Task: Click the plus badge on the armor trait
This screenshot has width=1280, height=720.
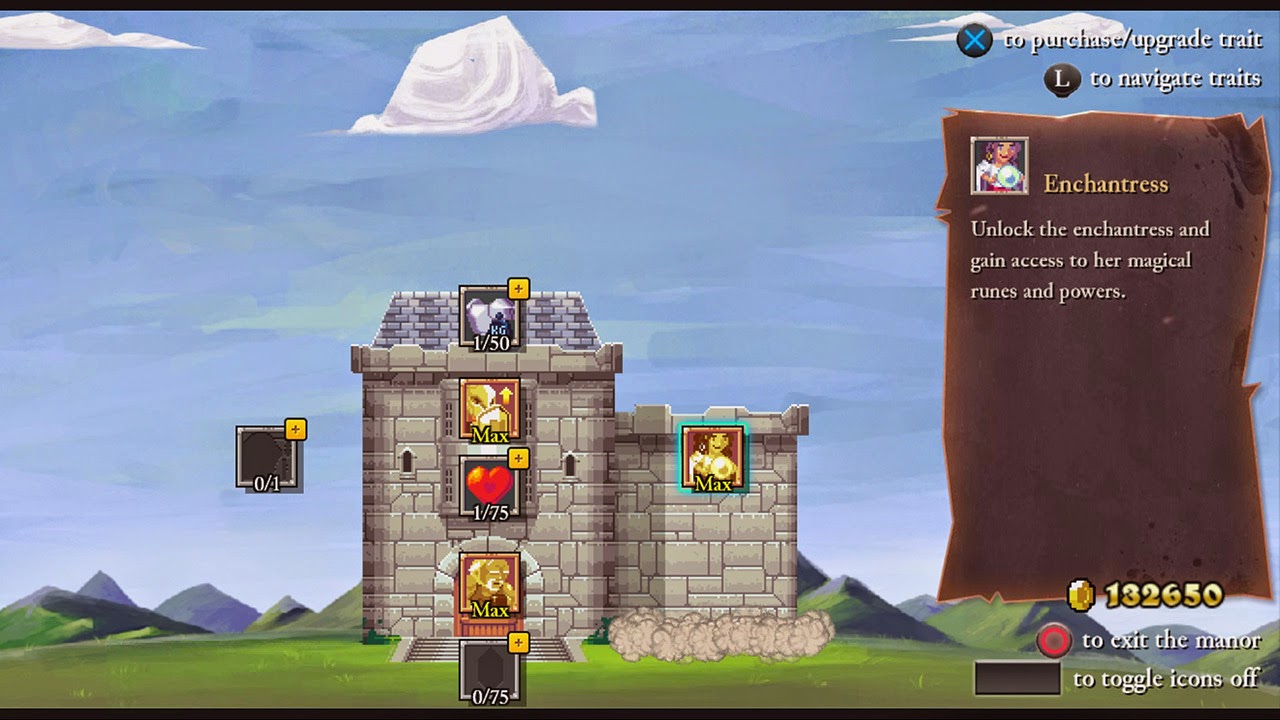Action: tap(517, 290)
